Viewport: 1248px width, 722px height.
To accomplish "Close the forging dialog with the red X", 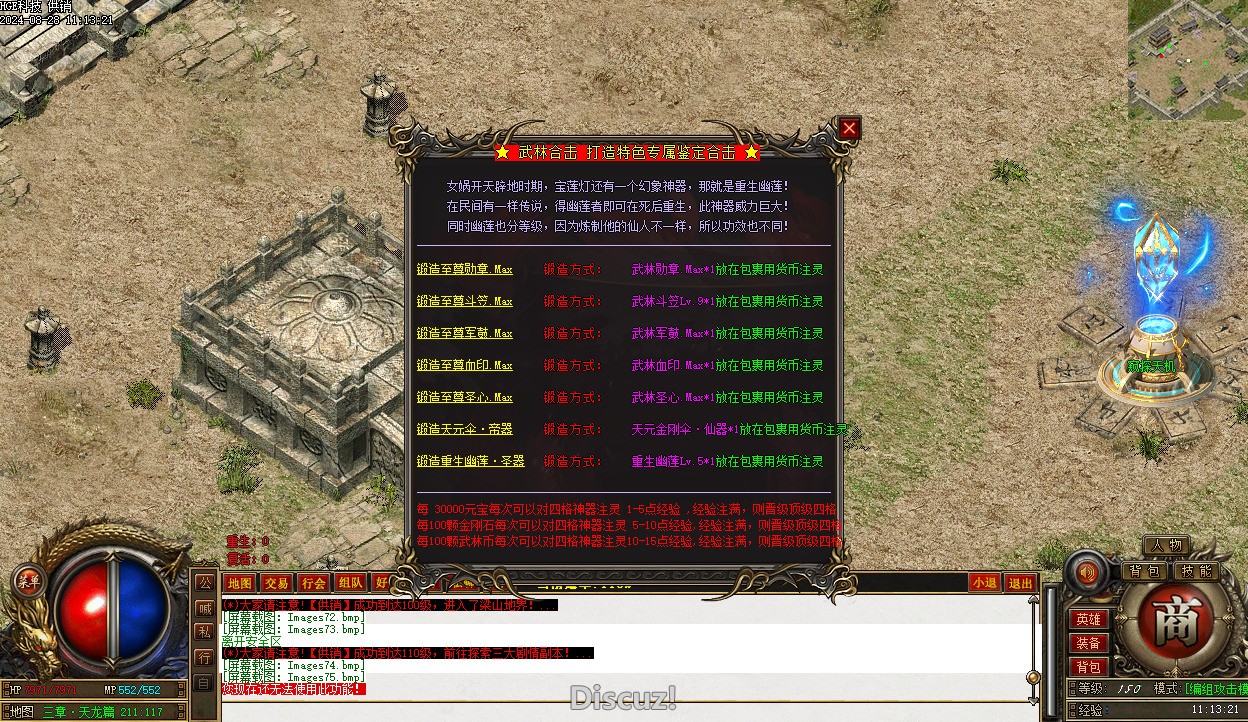I will tap(849, 128).
